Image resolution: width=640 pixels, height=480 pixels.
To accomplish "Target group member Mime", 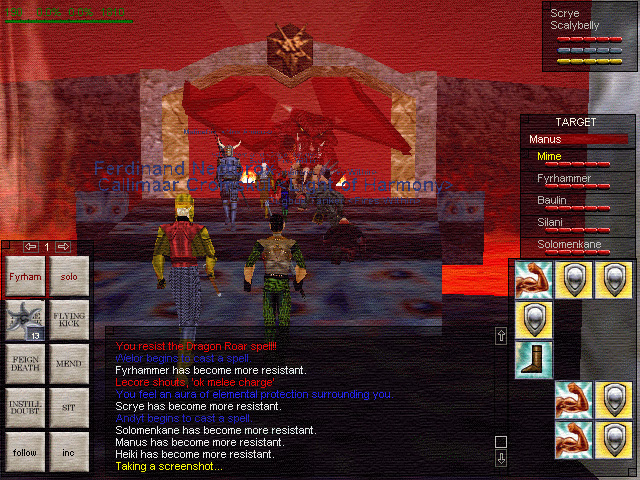I will pos(548,157).
